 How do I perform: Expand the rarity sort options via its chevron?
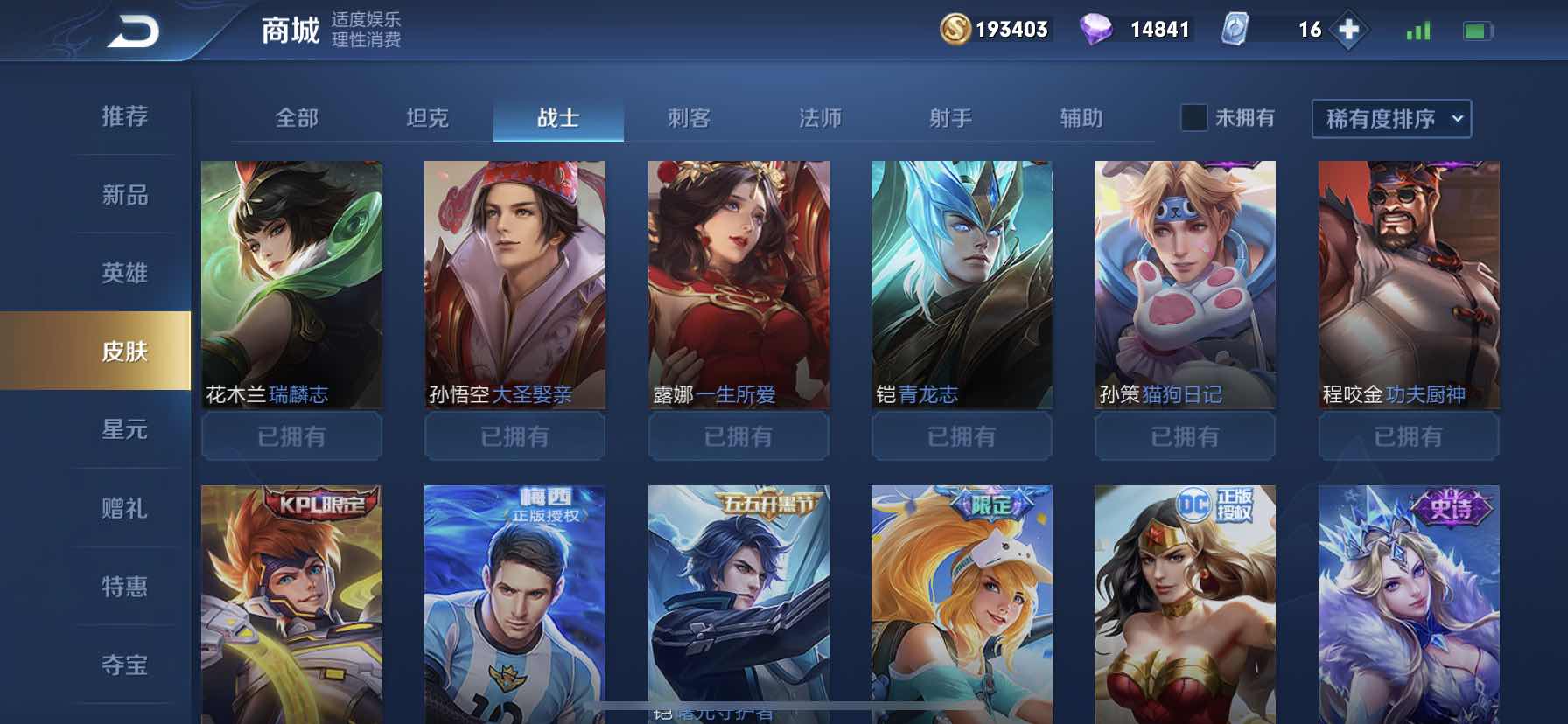point(1455,120)
